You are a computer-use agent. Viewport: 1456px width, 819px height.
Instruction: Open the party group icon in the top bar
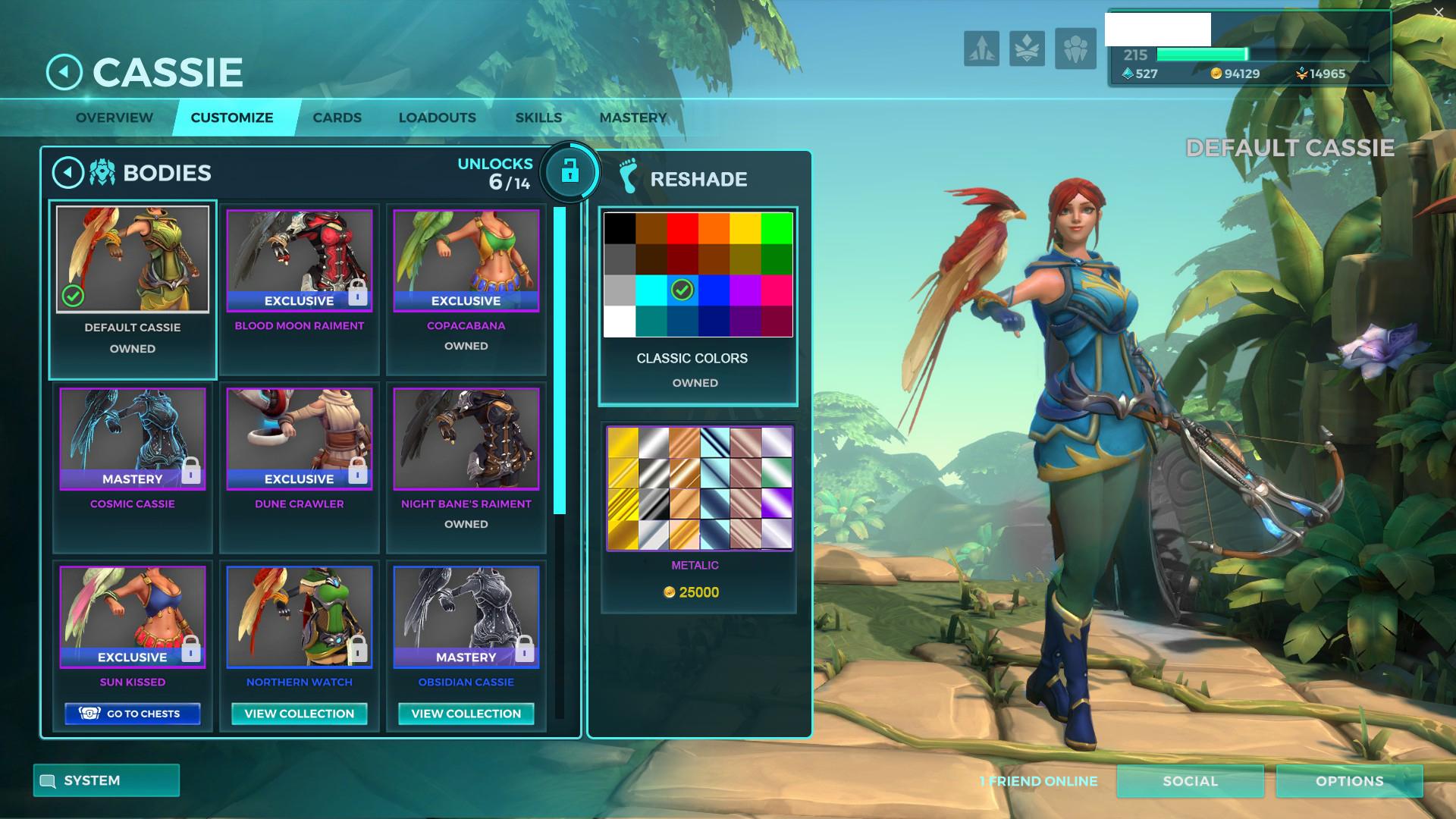tap(1075, 48)
